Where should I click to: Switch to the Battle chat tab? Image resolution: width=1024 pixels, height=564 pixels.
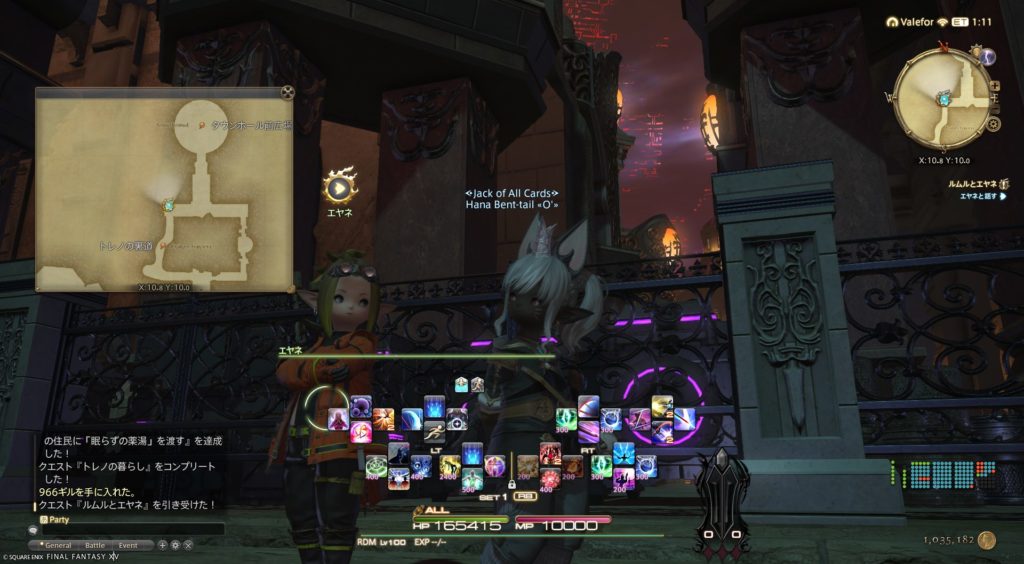coord(94,545)
